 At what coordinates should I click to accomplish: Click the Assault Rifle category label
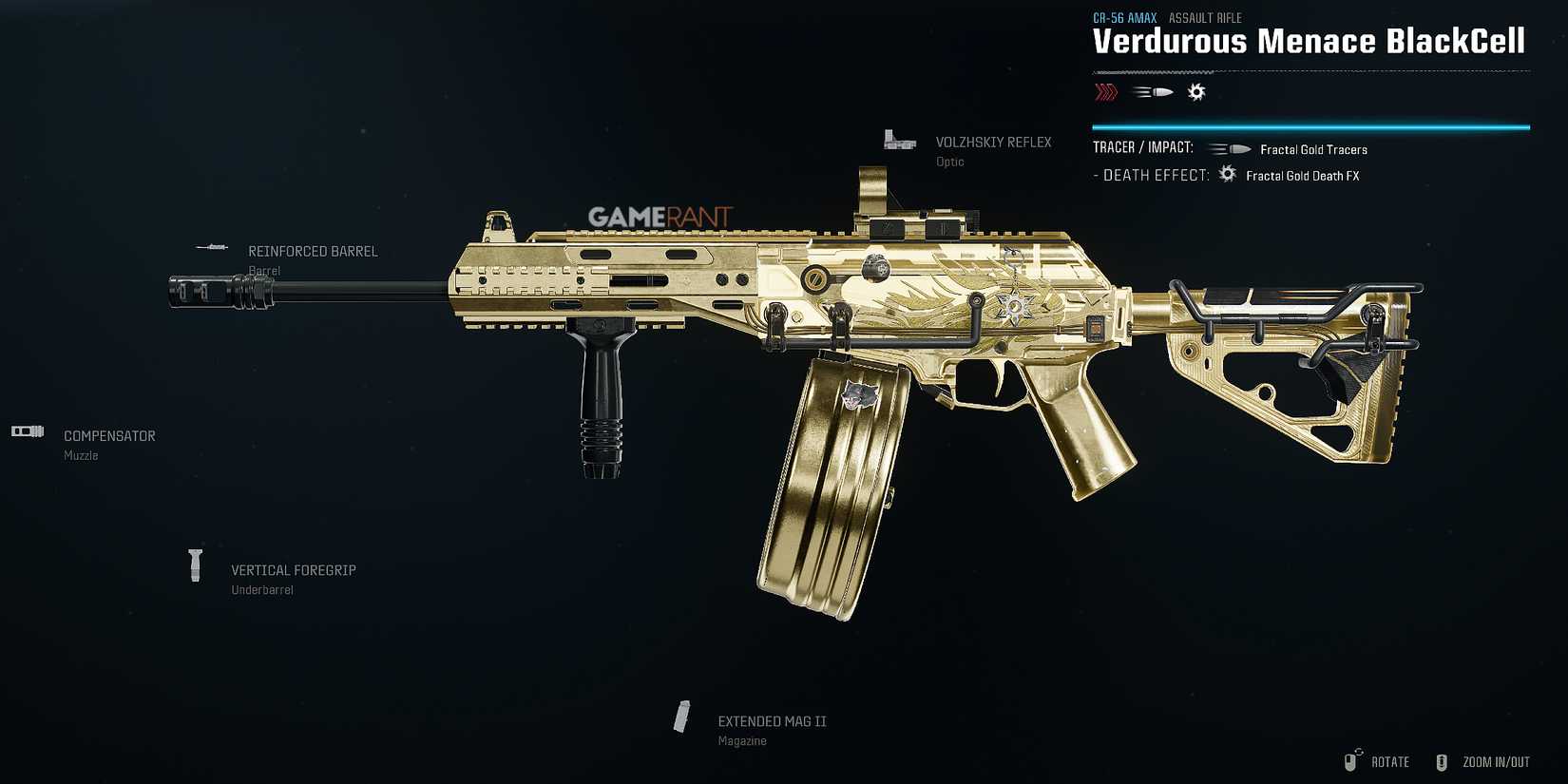[1204, 17]
